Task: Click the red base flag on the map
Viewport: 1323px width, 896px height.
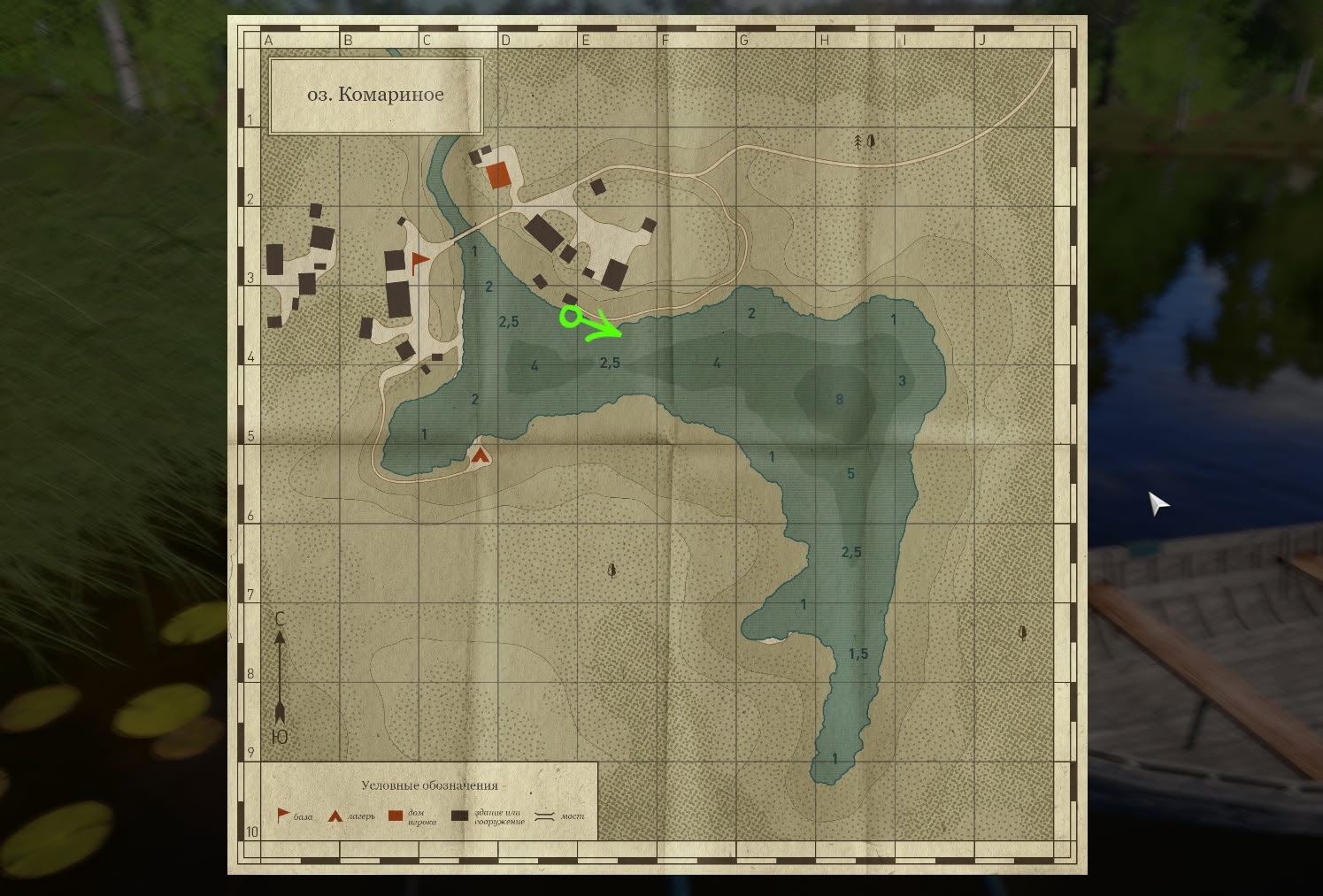Action: 419,261
